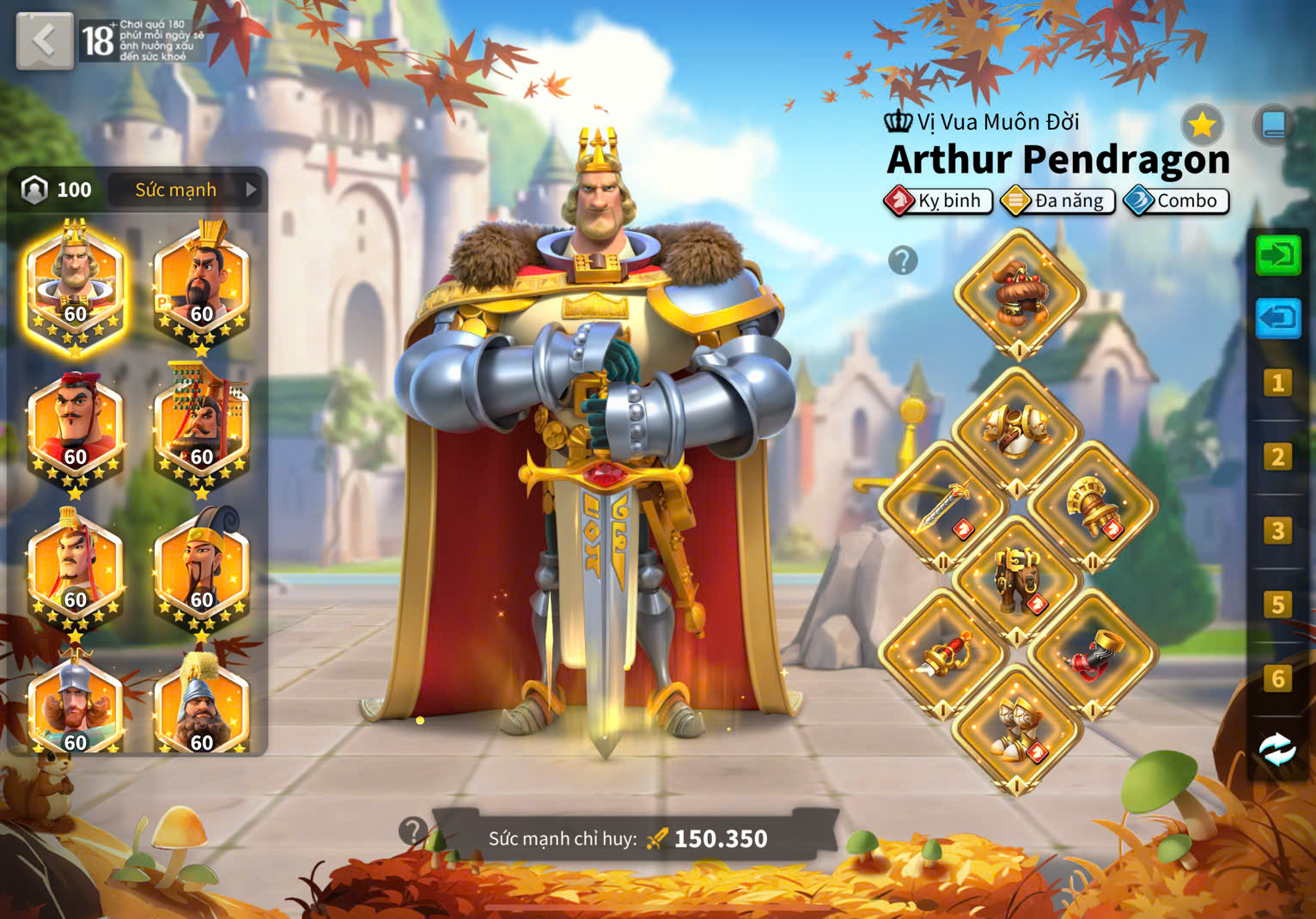Go back using the arrow button
Viewport: 1316px width, 919px height.
click(45, 40)
